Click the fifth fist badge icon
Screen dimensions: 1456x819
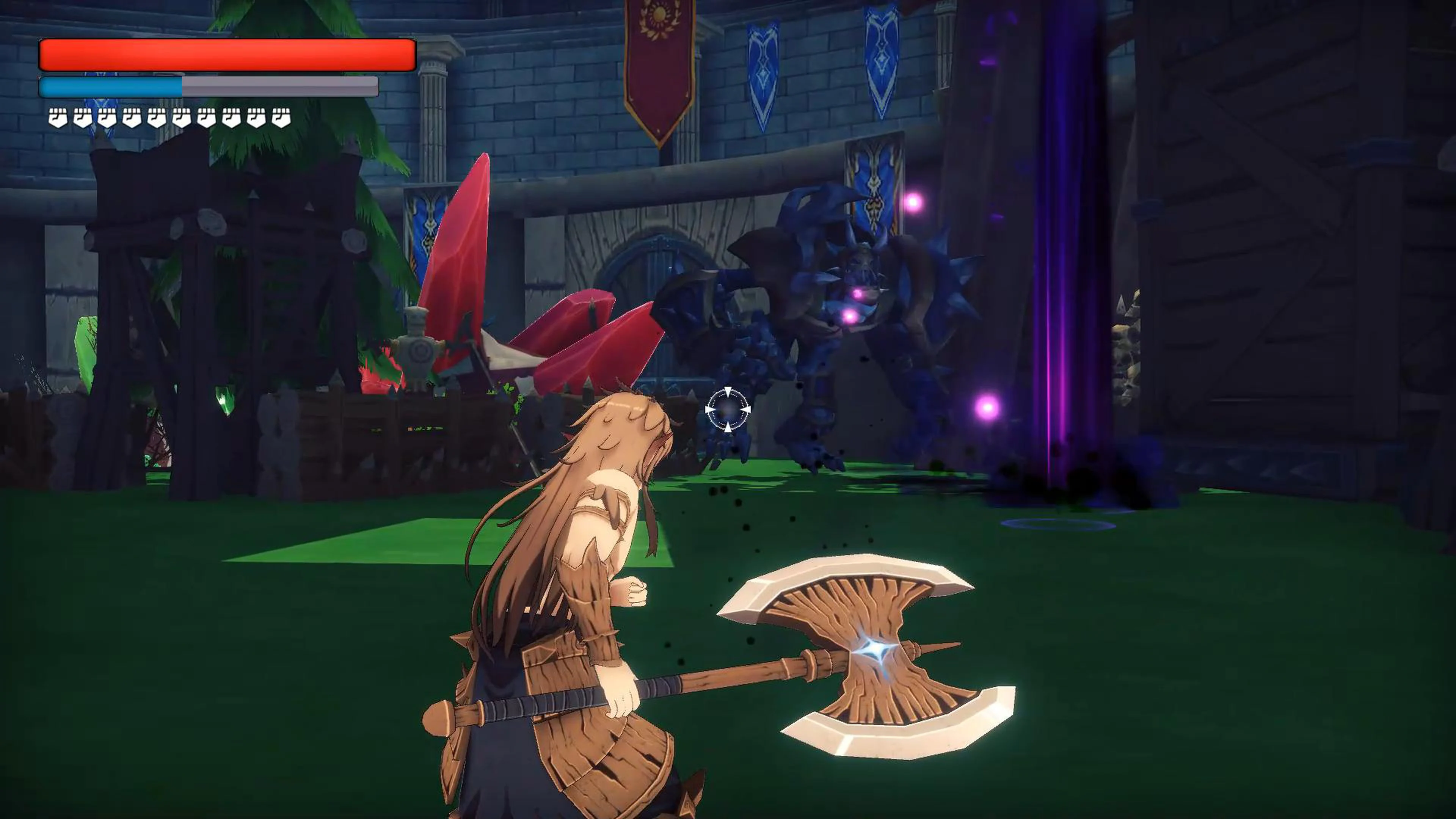[x=156, y=116]
